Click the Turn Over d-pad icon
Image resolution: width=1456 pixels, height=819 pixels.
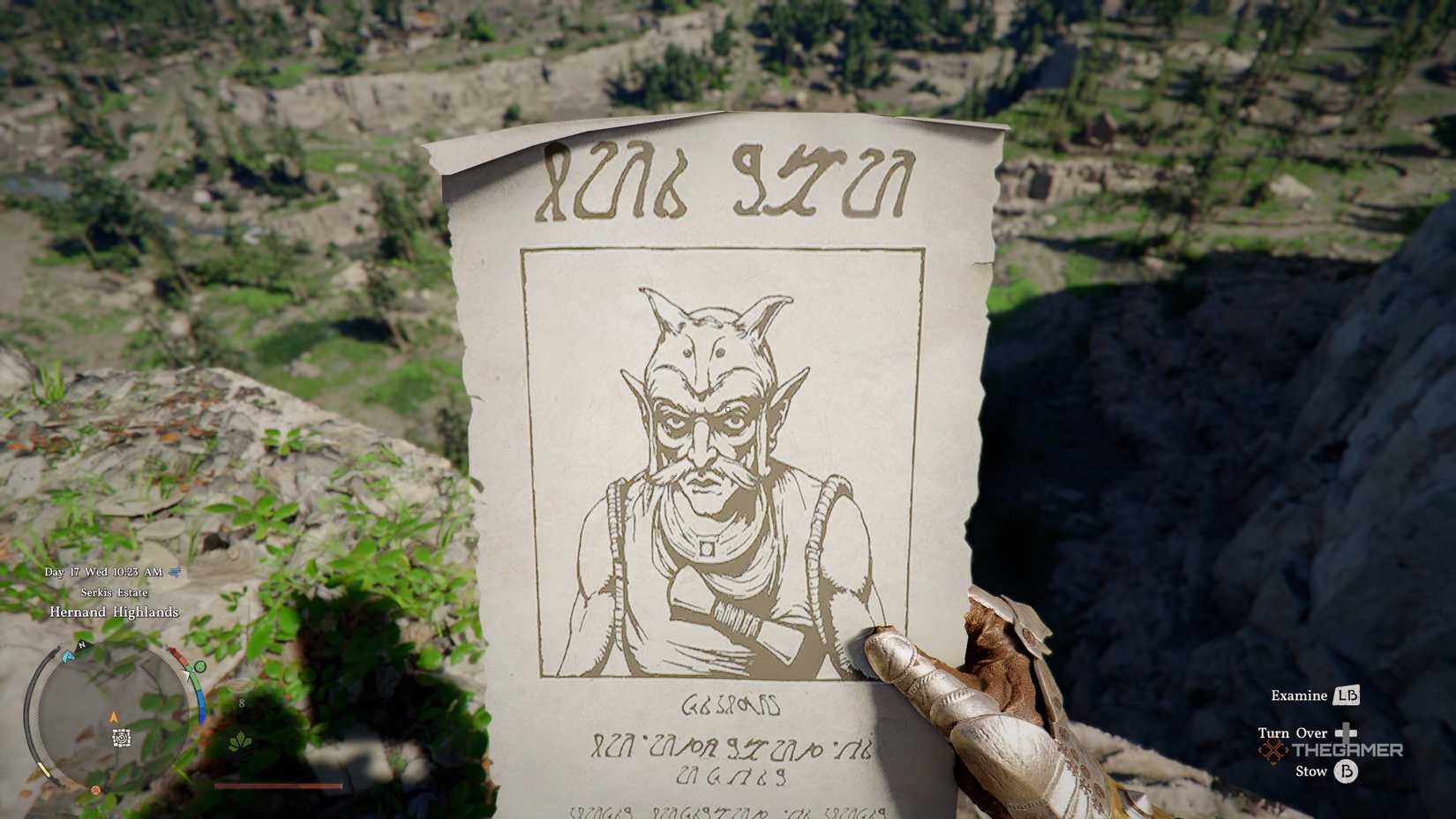[1346, 733]
